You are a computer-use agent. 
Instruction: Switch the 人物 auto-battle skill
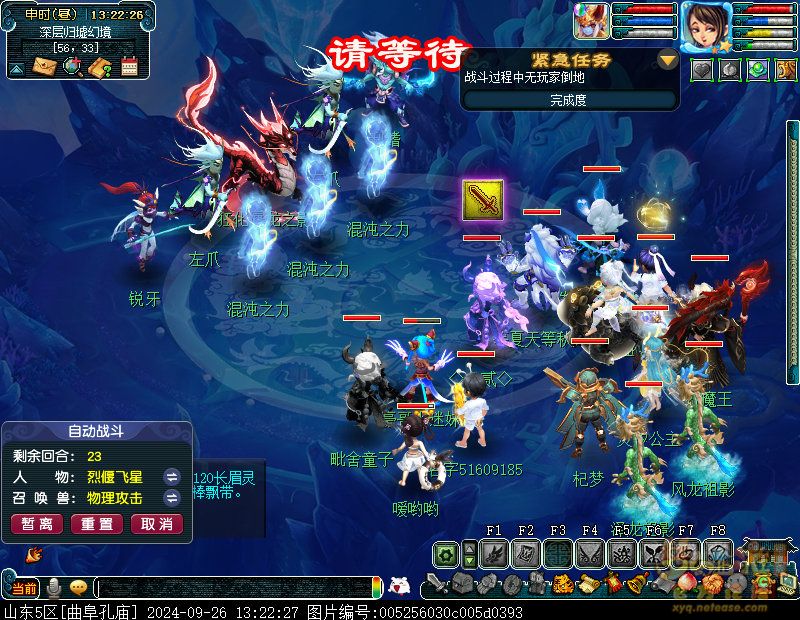tap(172, 476)
